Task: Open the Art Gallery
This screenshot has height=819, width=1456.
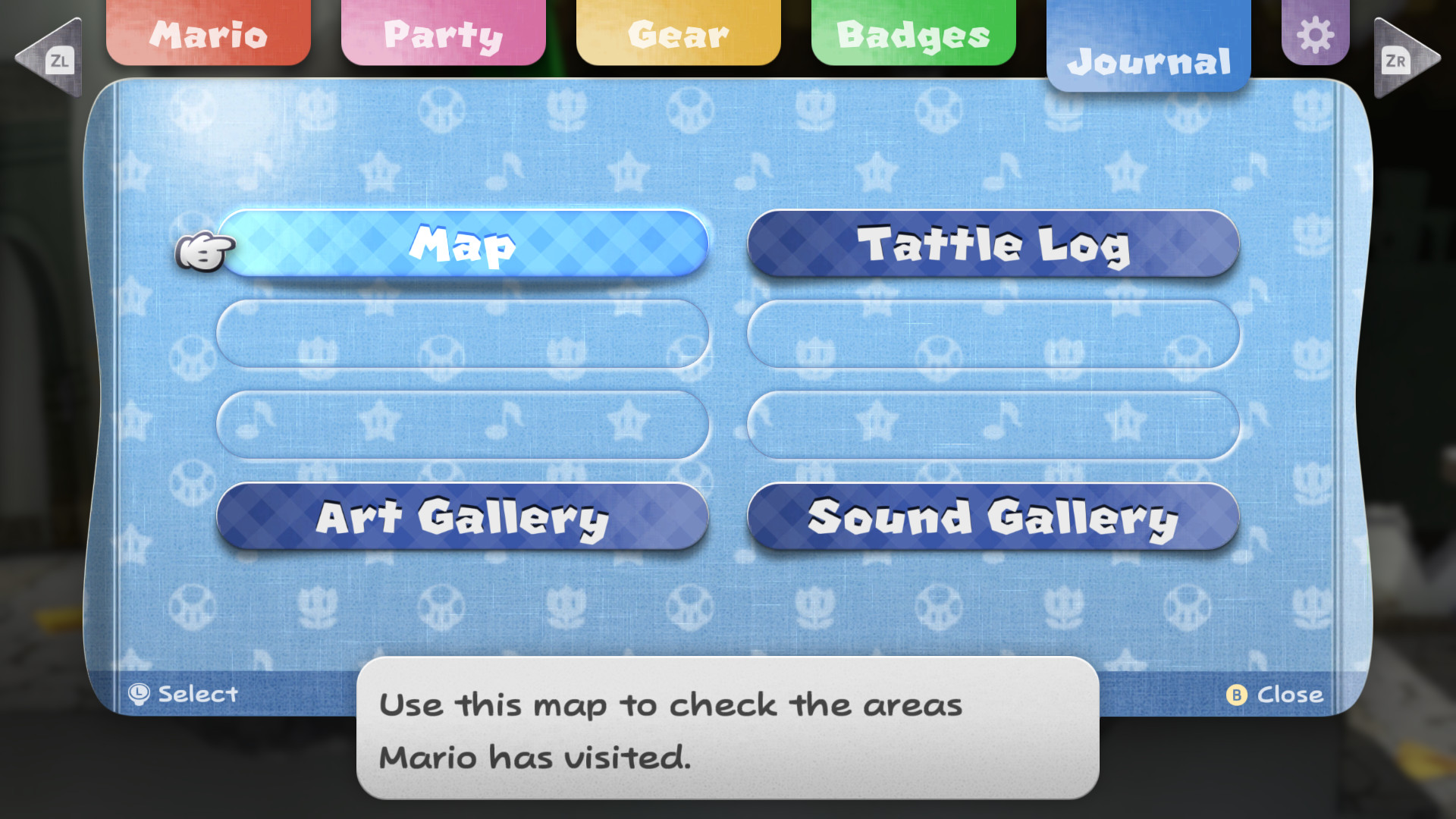Action: point(463,518)
